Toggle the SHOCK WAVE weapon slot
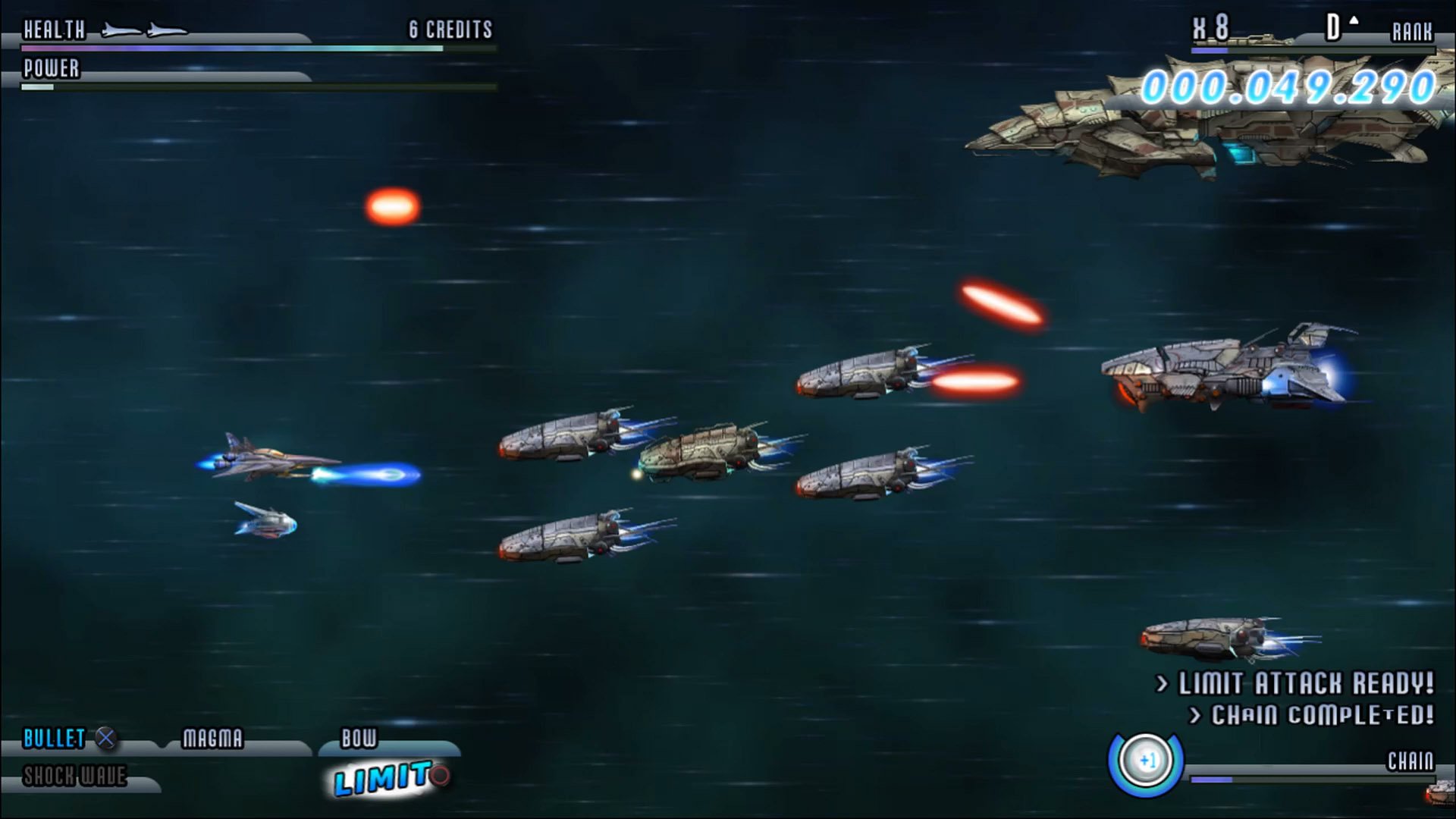1456x819 pixels. [x=74, y=777]
